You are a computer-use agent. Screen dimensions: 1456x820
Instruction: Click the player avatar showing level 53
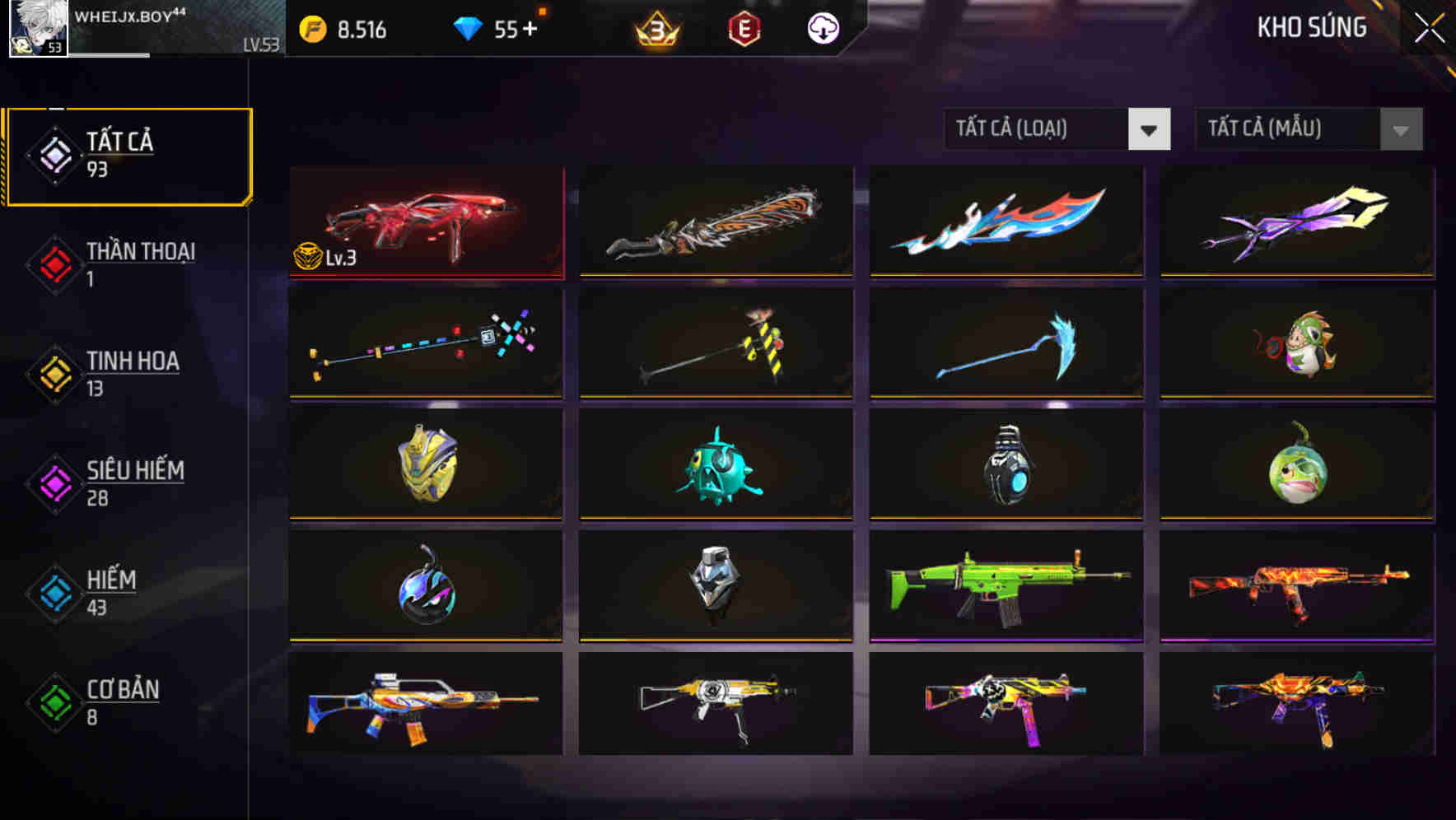(37, 30)
